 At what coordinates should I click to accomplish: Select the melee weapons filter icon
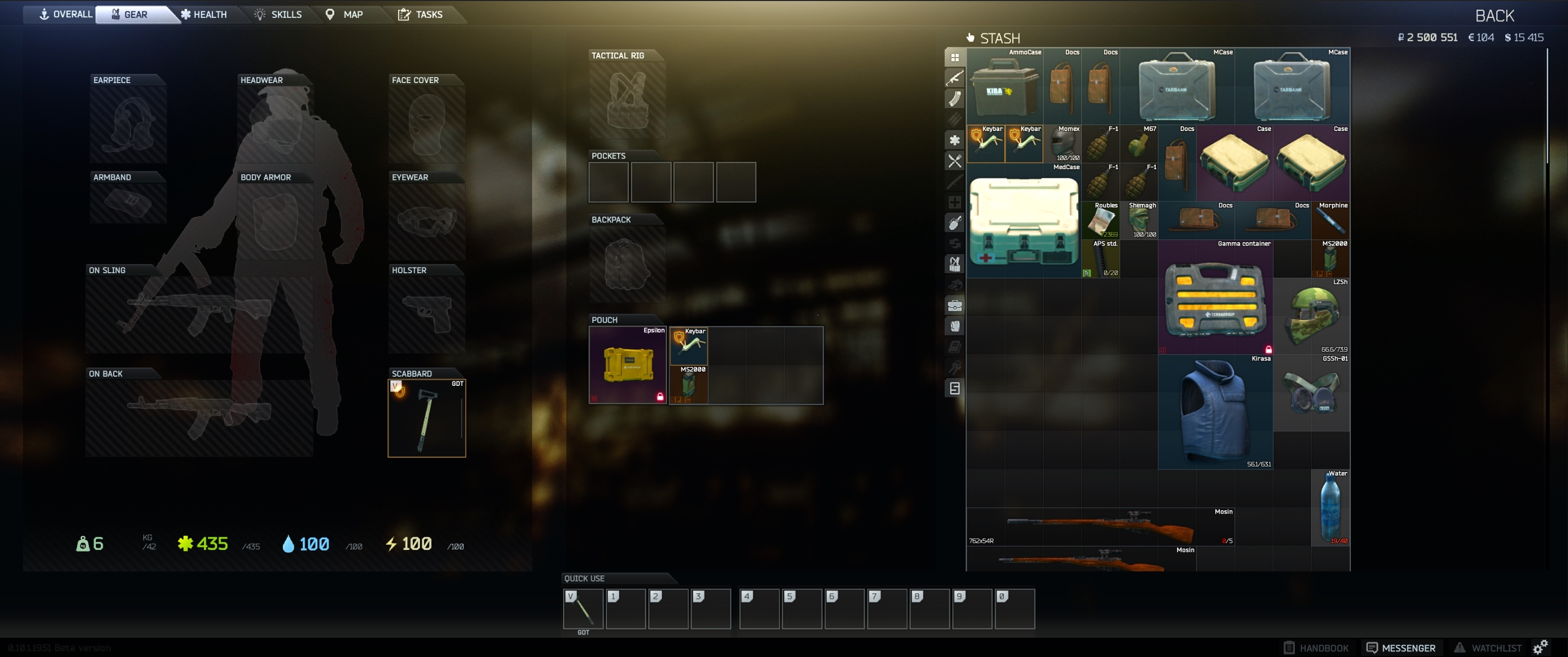click(955, 181)
